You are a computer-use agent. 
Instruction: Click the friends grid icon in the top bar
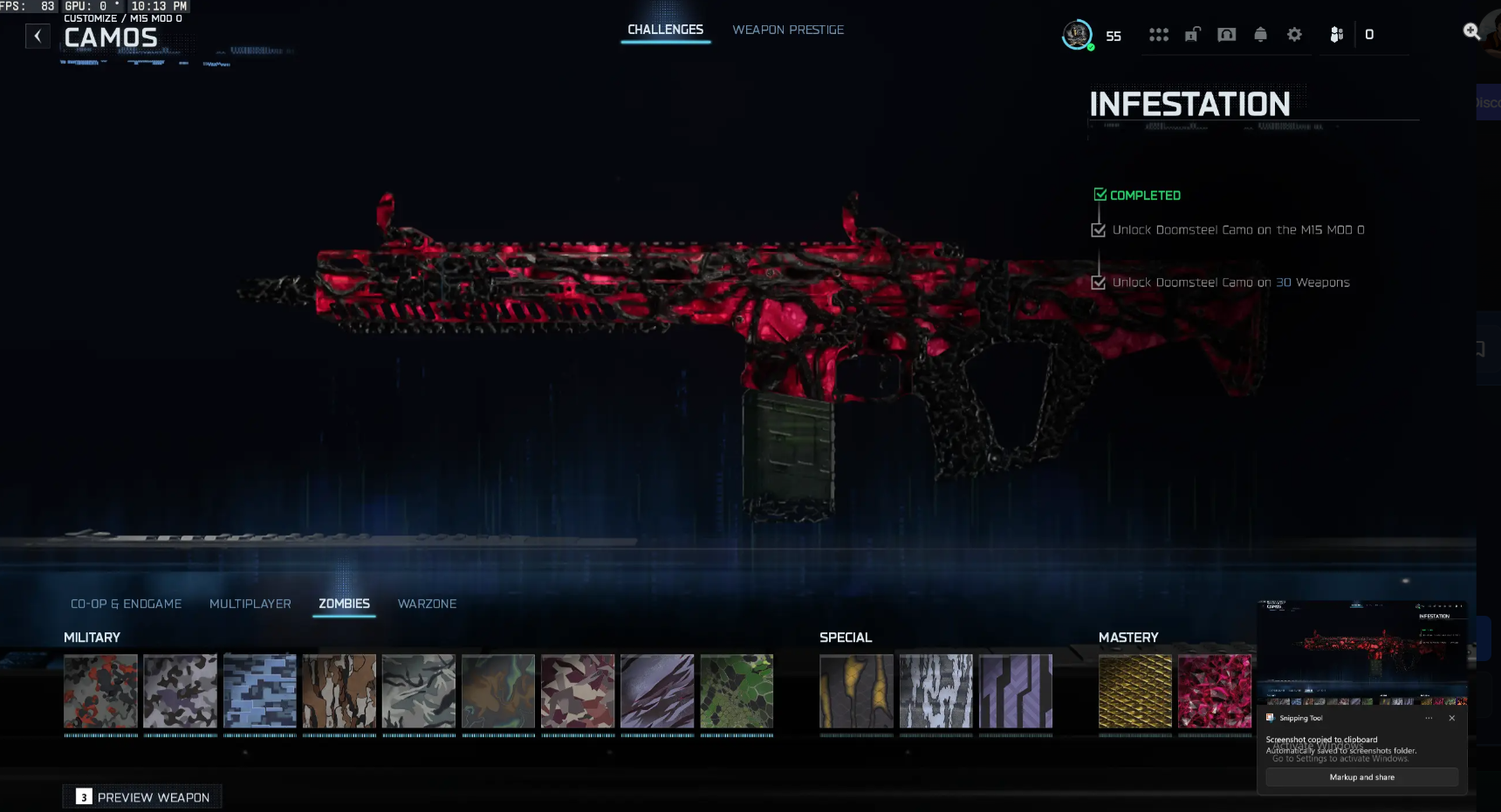[1158, 35]
